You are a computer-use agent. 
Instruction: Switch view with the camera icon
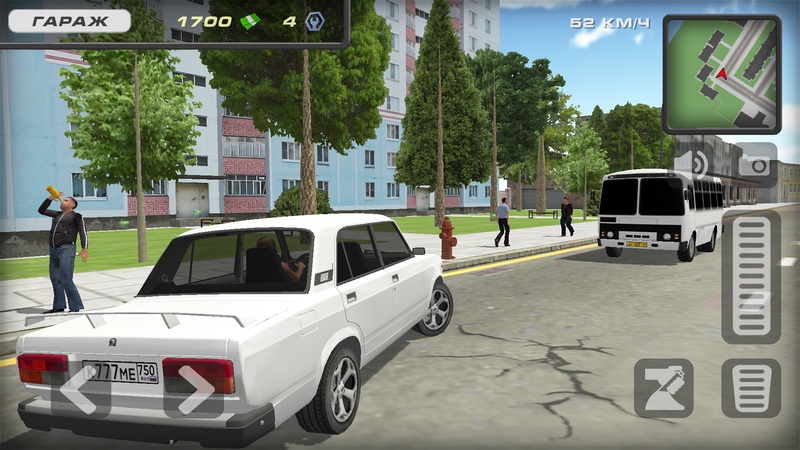pyautogui.click(x=755, y=163)
